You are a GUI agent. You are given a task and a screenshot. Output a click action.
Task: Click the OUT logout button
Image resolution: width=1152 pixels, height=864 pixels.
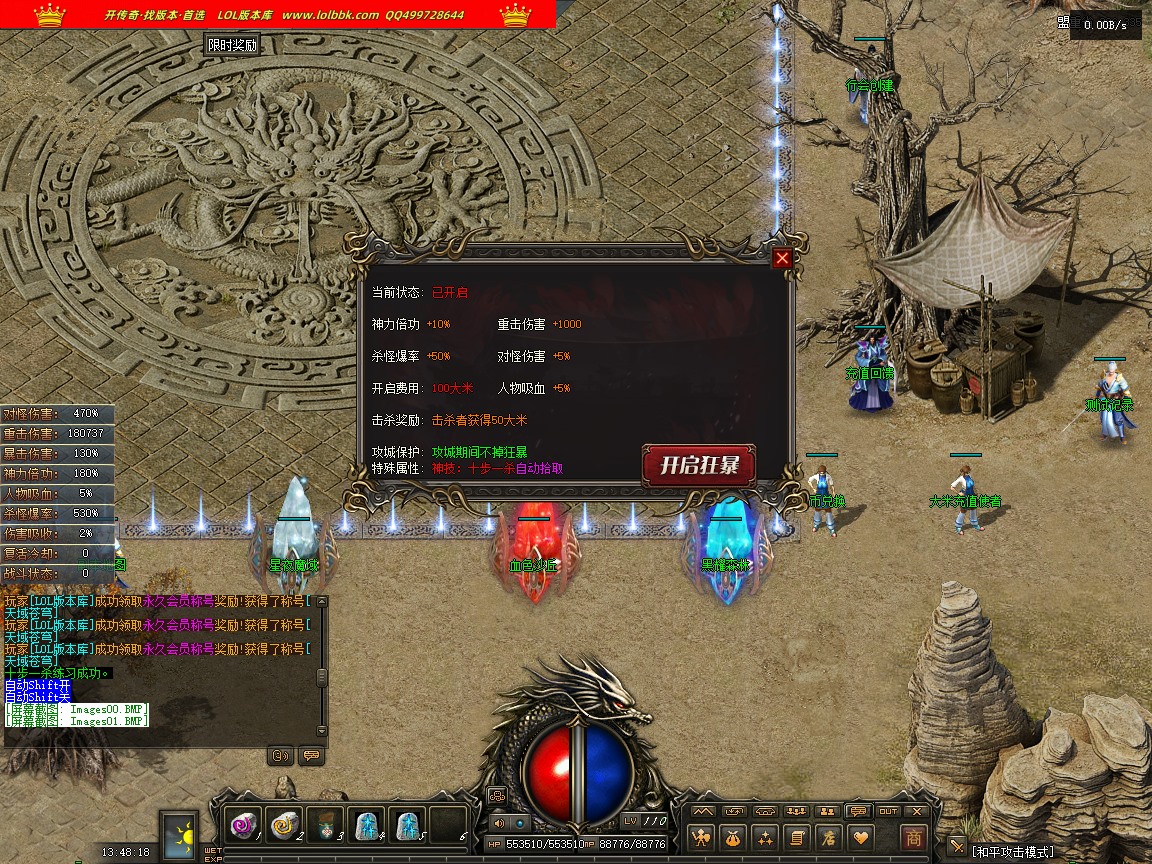click(888, 811)
